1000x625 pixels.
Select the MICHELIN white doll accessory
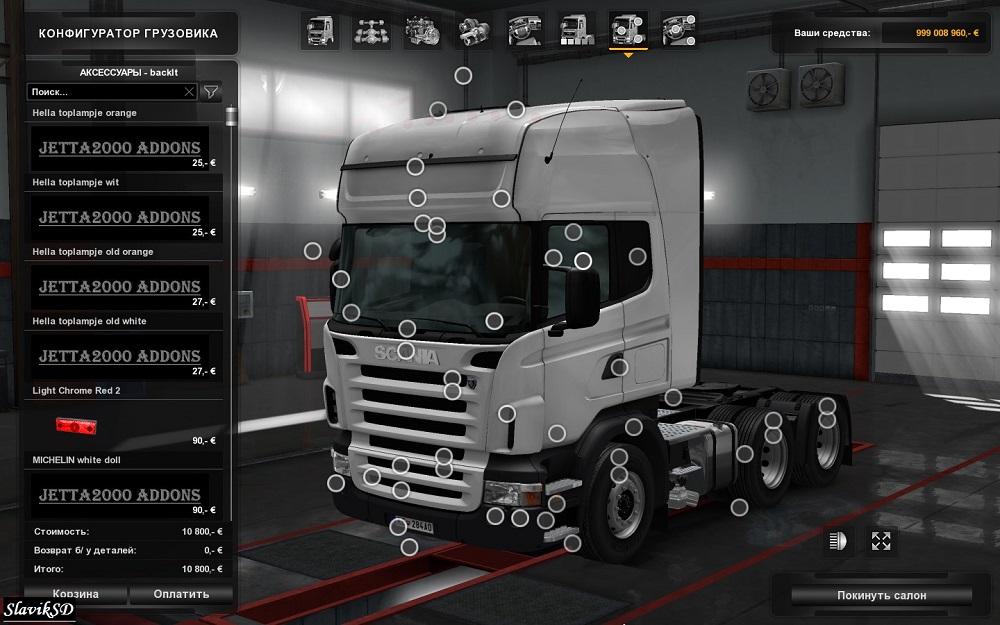[119, 494]
